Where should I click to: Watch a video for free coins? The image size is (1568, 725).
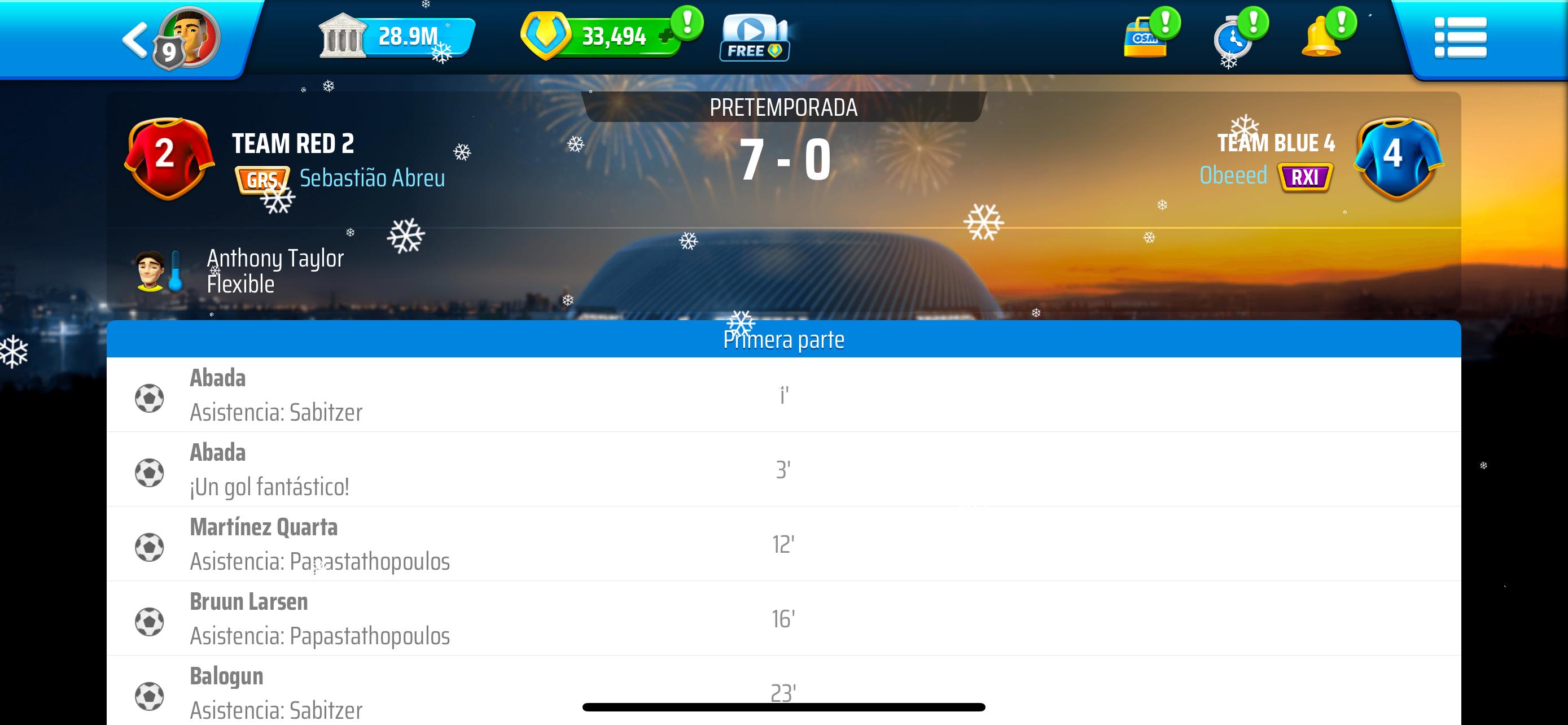(754, 38)
